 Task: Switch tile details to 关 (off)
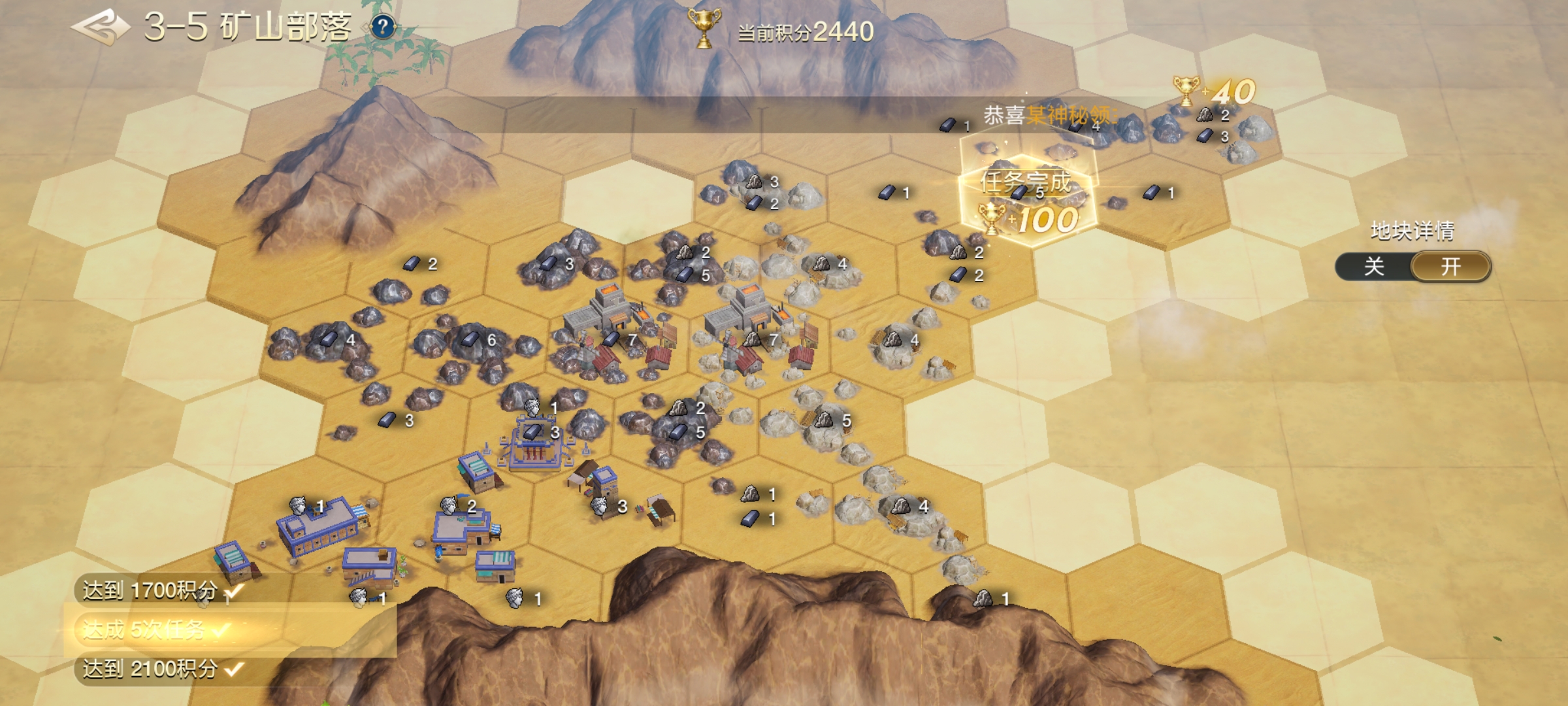(x=1374, y=267)
